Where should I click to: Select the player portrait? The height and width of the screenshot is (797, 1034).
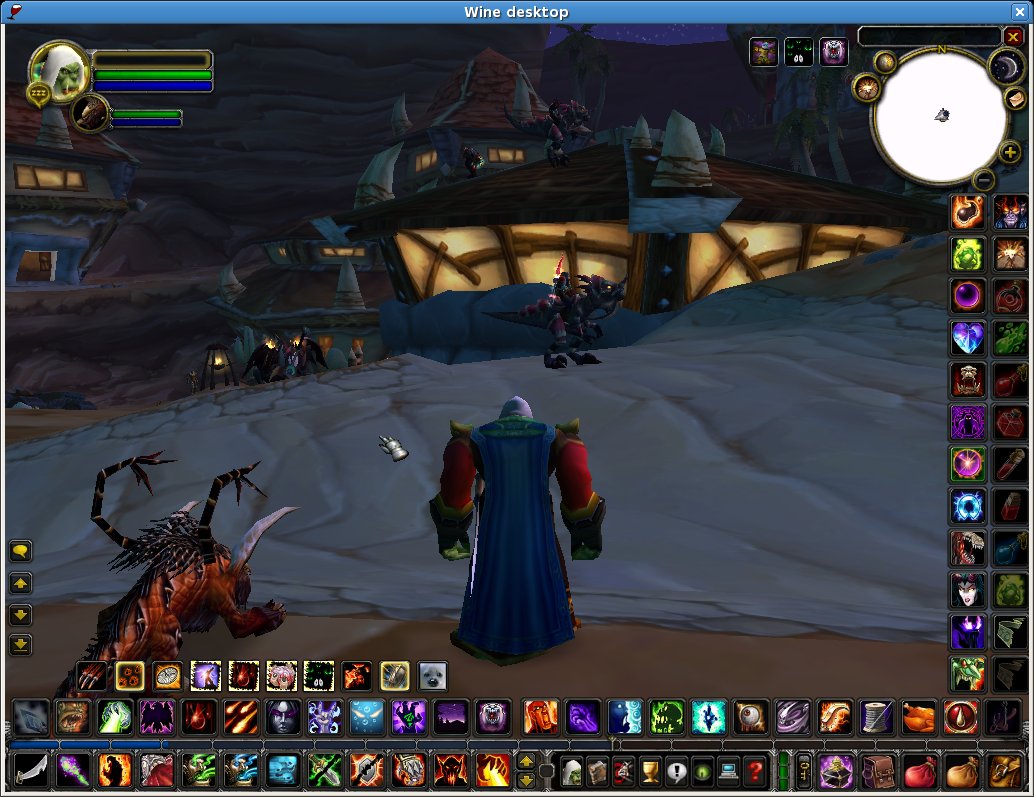tap(58, 70)
